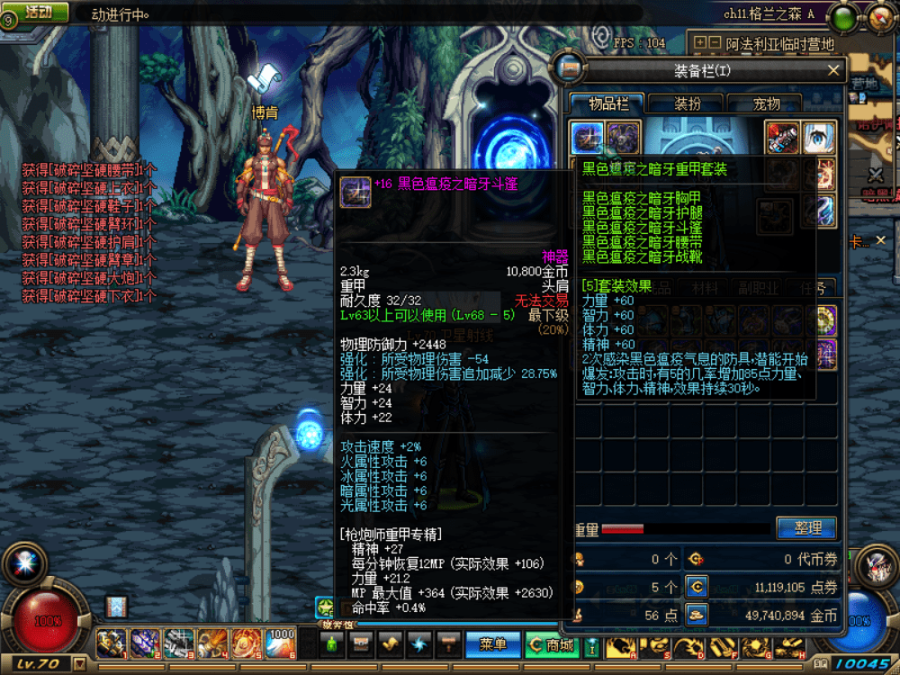Click the 点券 coupon recharge button
The height and width of the screenshot is (675, 900).
pyautogui.click(x=695, y=587)
